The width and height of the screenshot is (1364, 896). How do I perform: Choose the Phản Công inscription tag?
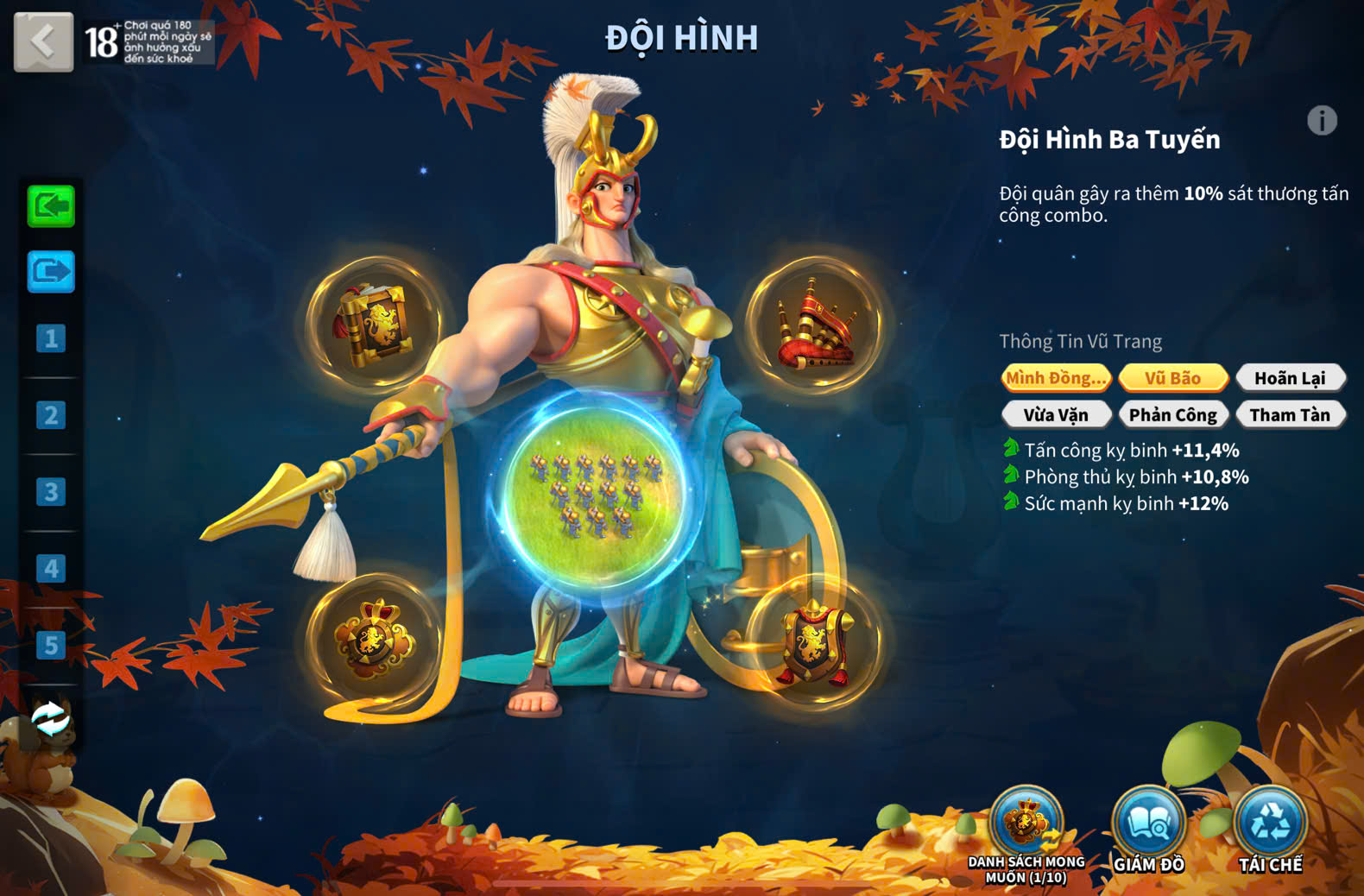click(1173, 415)
